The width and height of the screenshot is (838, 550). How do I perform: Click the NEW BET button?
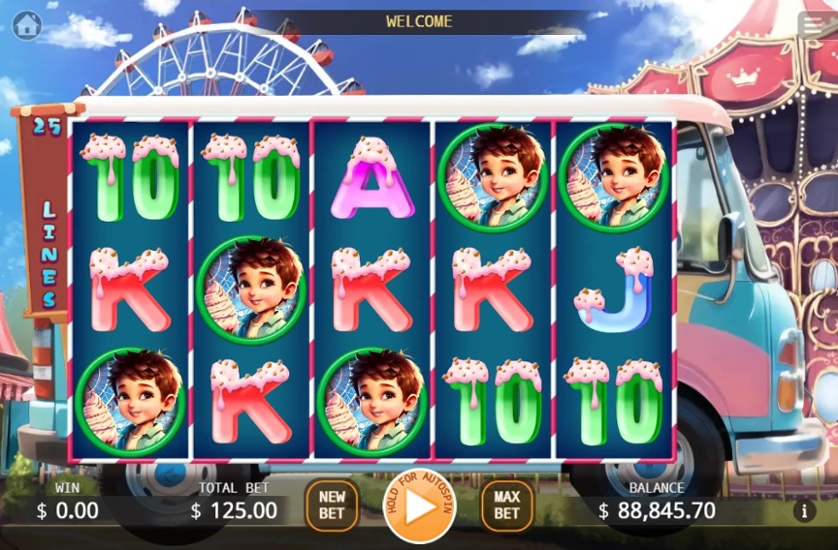[x=331, y=505]
